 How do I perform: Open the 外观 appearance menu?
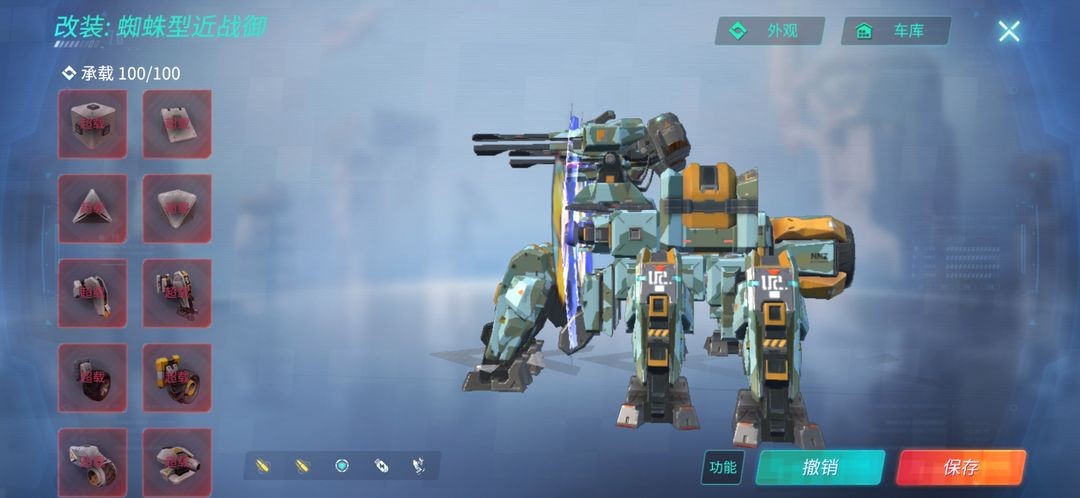(769, 31)
